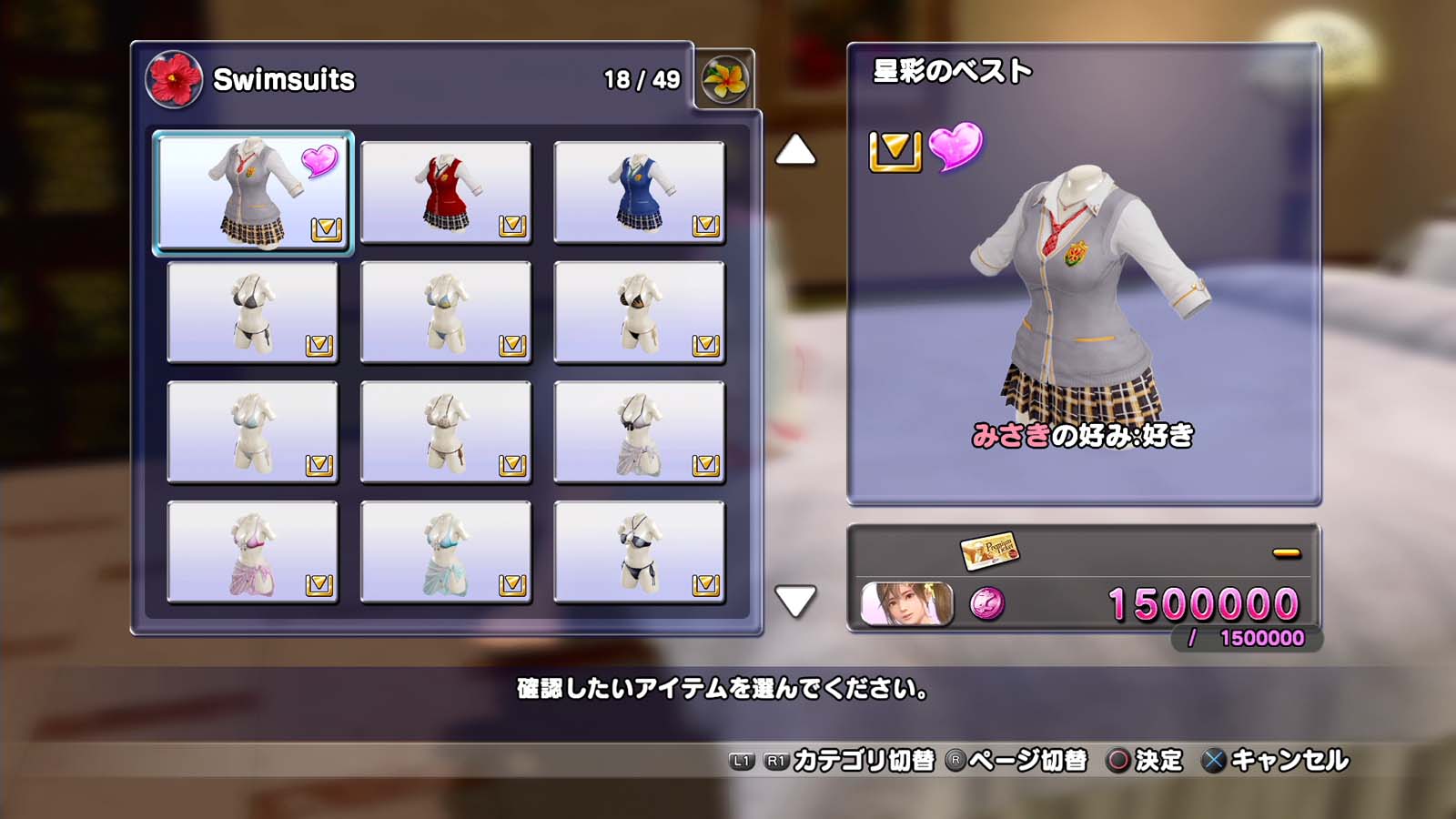The height and width of the screenshot is (819, 1456).
Task: Switch to the yellow flower category tab
Action: point(724,80)
